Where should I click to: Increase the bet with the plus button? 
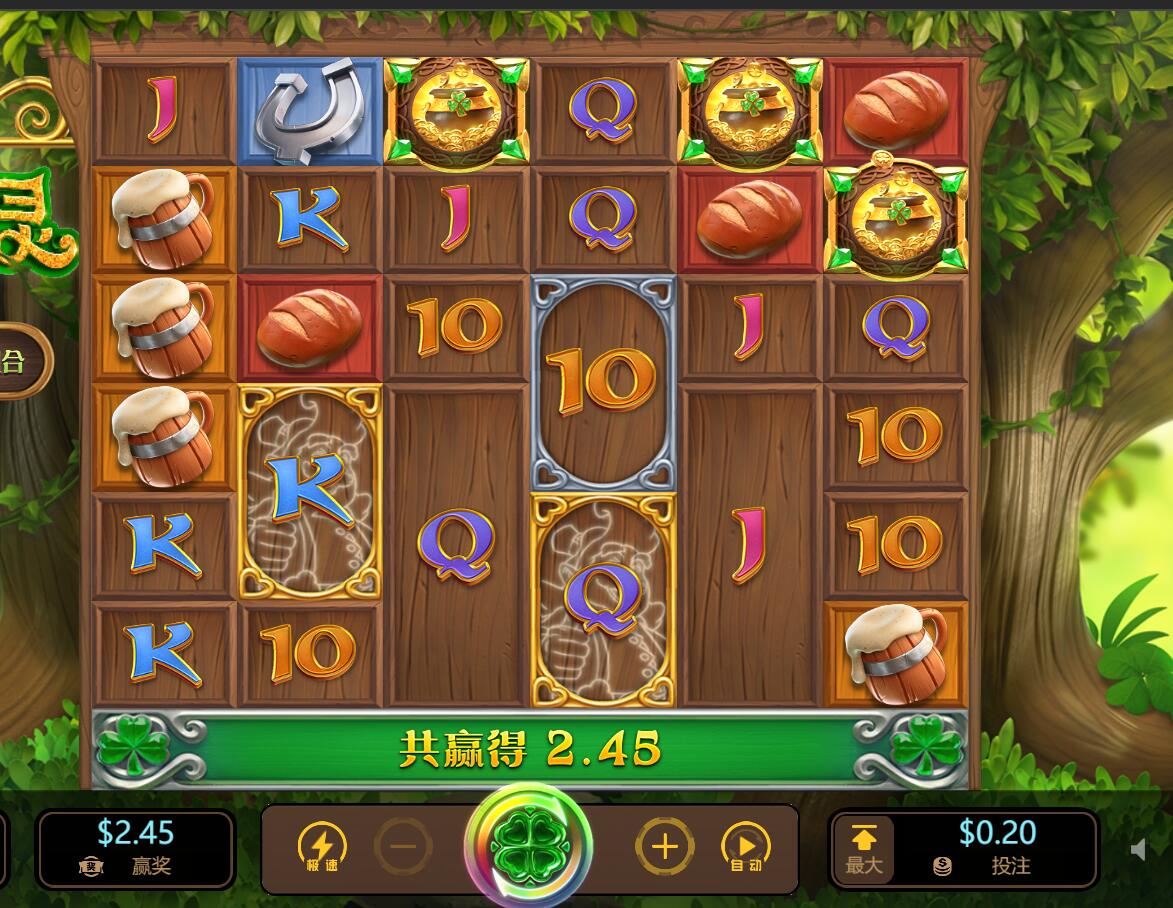tap(664, 848)
